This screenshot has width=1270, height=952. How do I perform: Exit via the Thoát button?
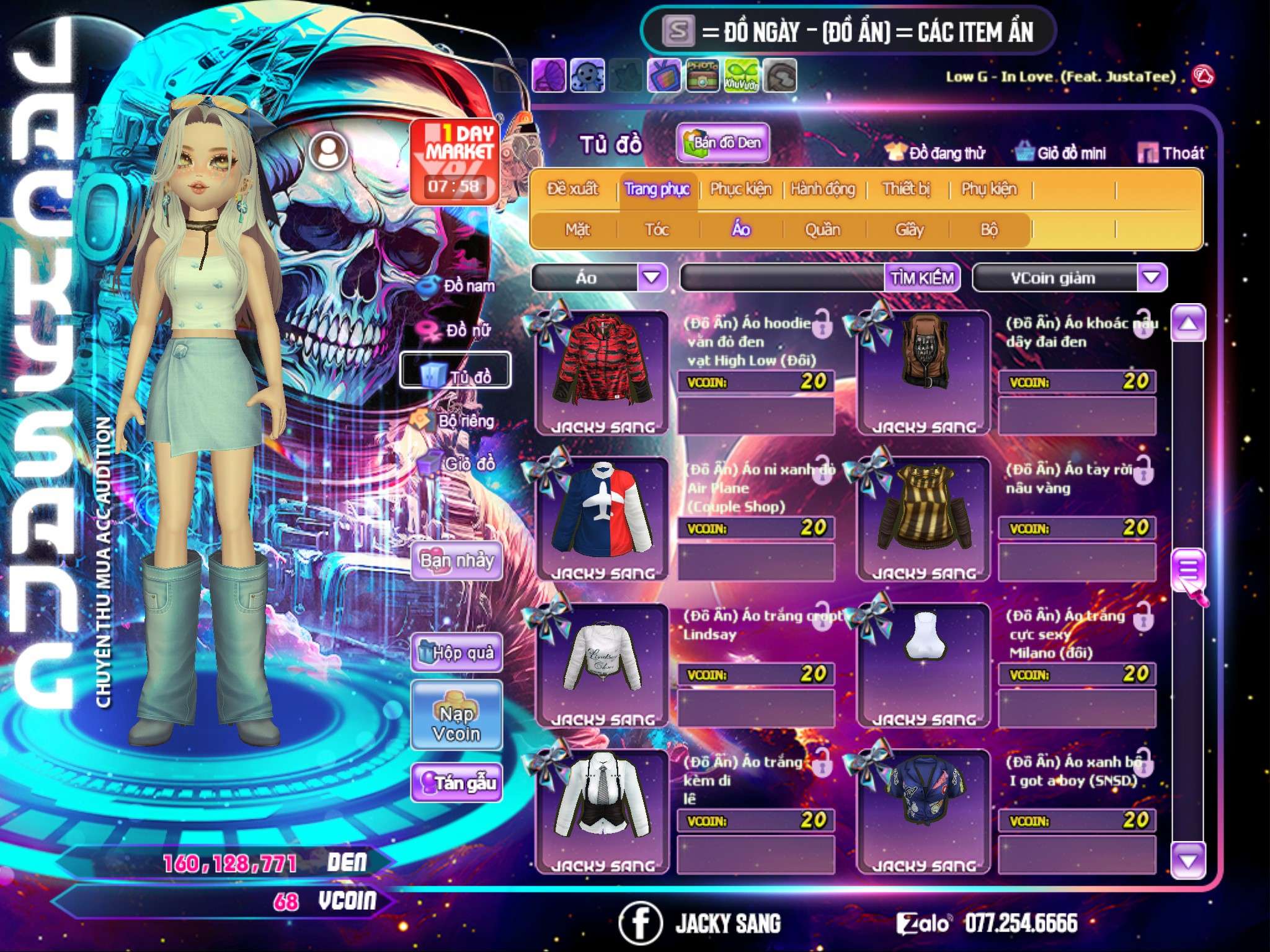pyautogui.click(x=1171, y=153)
